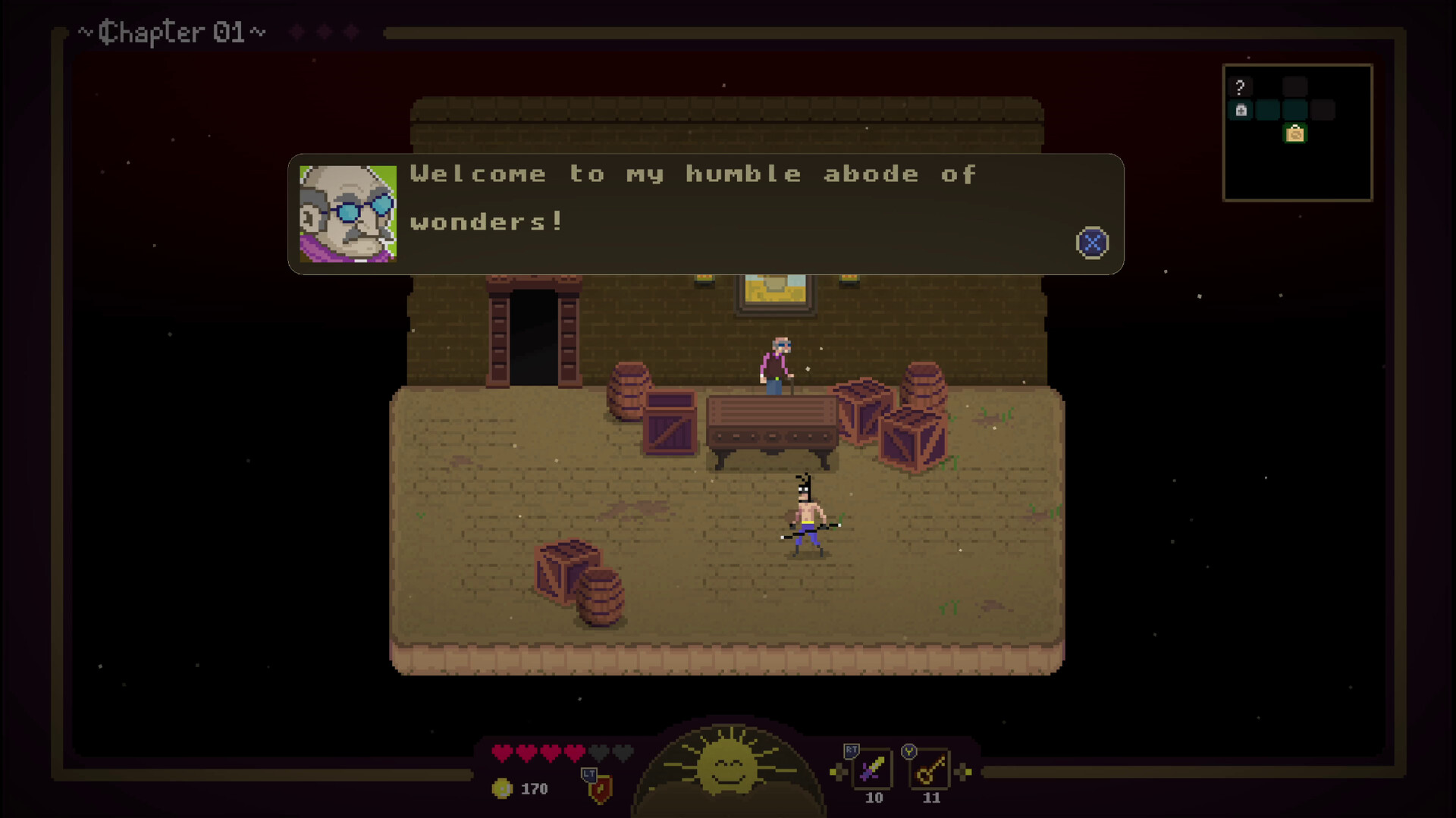Viewport: 1456px width, 818px height.
Task: Toggle the LT button prompt badge
Action: (x=589, y=775)
